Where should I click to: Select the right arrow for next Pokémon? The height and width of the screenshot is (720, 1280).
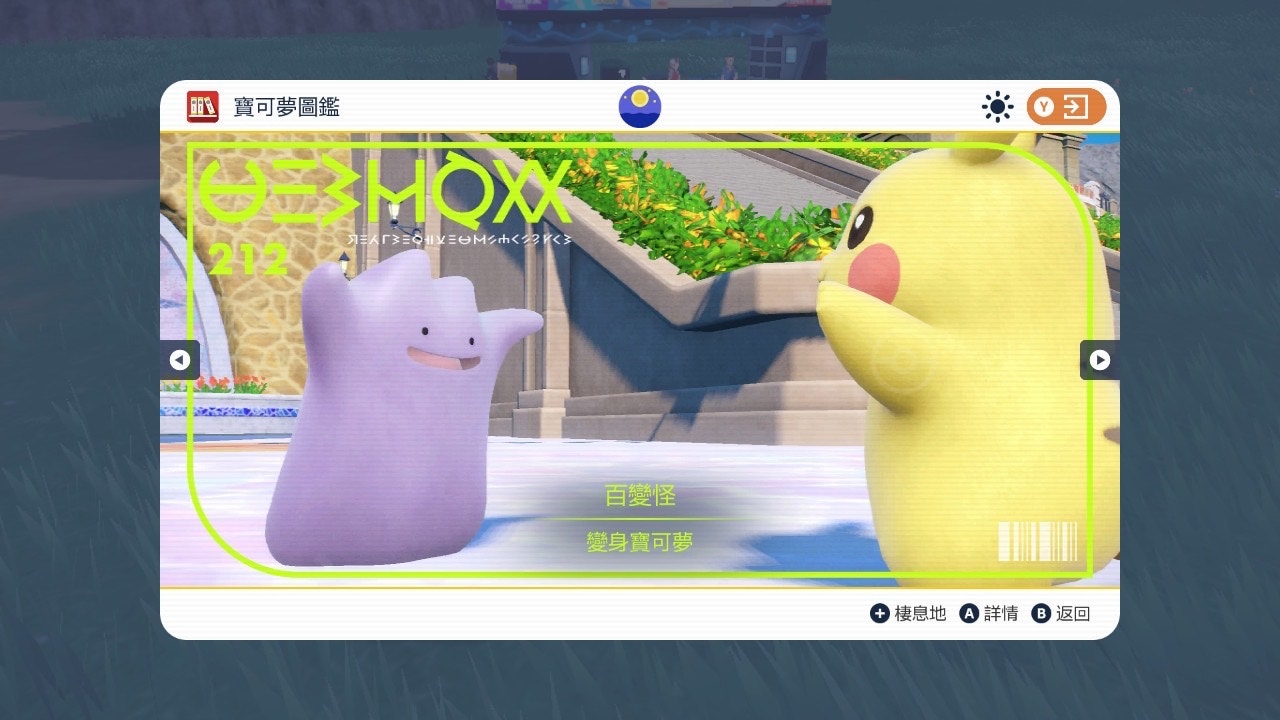click(x=1099, y=361)
